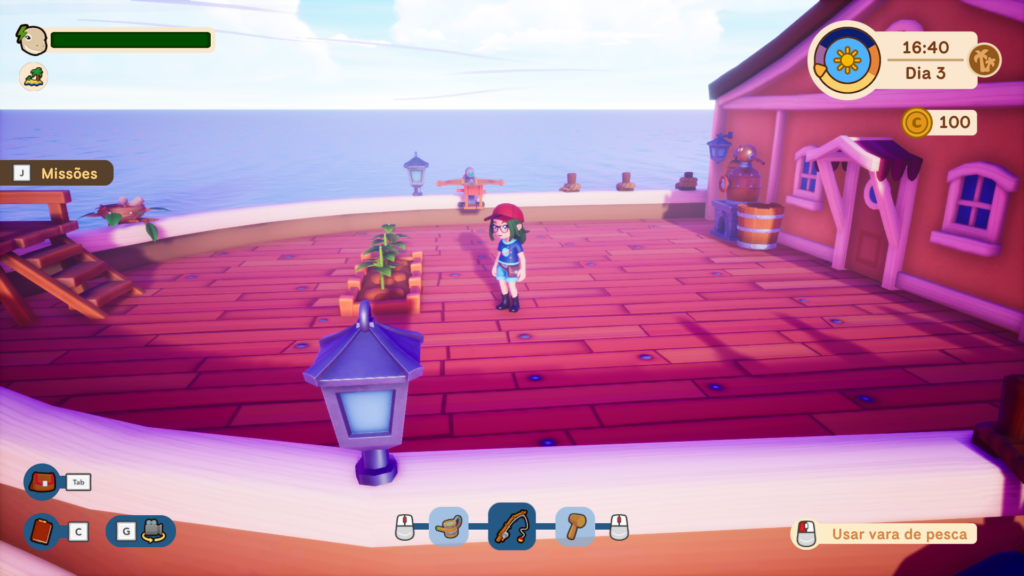Click the gold coin currency icon
The image size is (1024, 576).
tap(916, 123)
